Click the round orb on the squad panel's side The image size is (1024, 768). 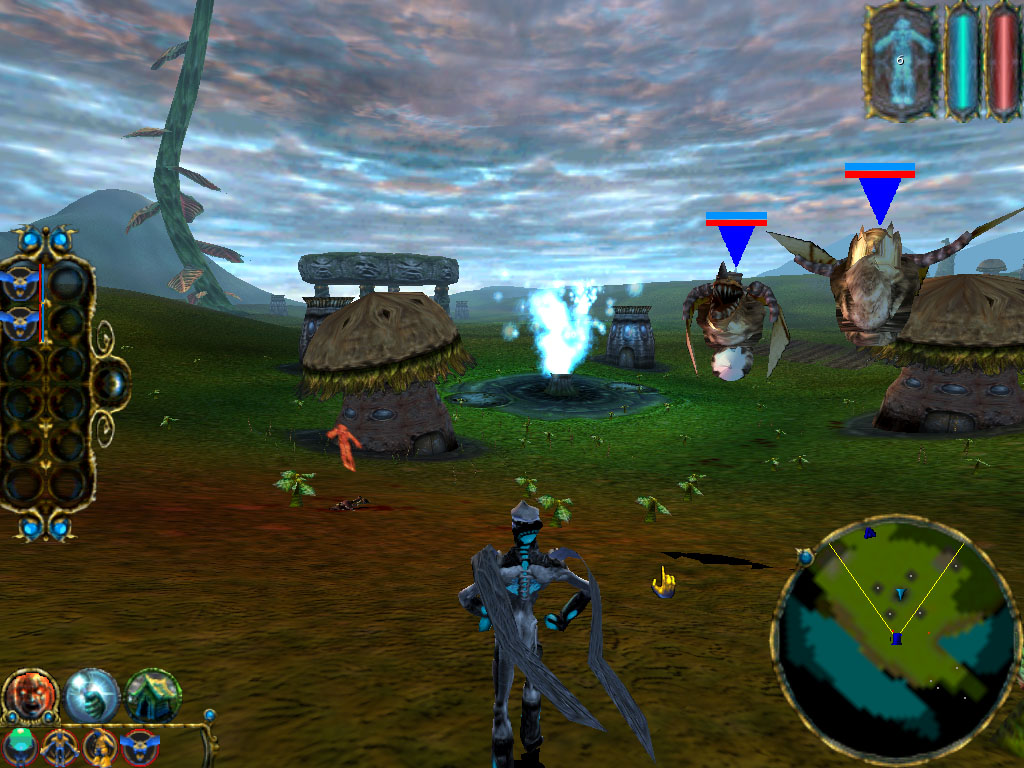[110, 385]
